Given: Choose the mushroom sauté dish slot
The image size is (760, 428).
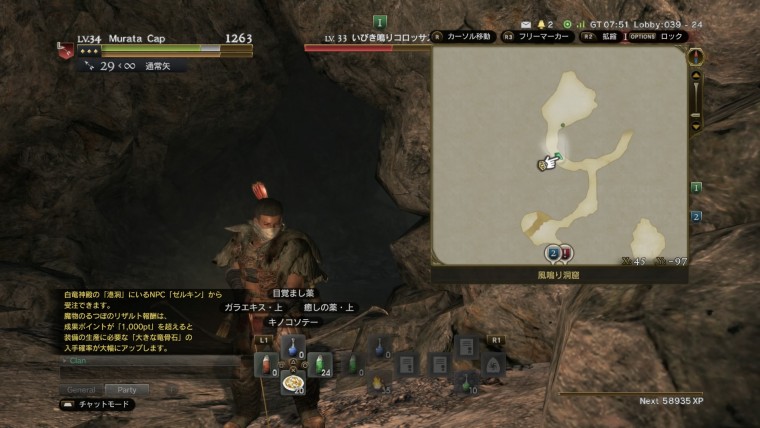Looking at the screenshot, I should pyautogui.click(x=293, y=384).
